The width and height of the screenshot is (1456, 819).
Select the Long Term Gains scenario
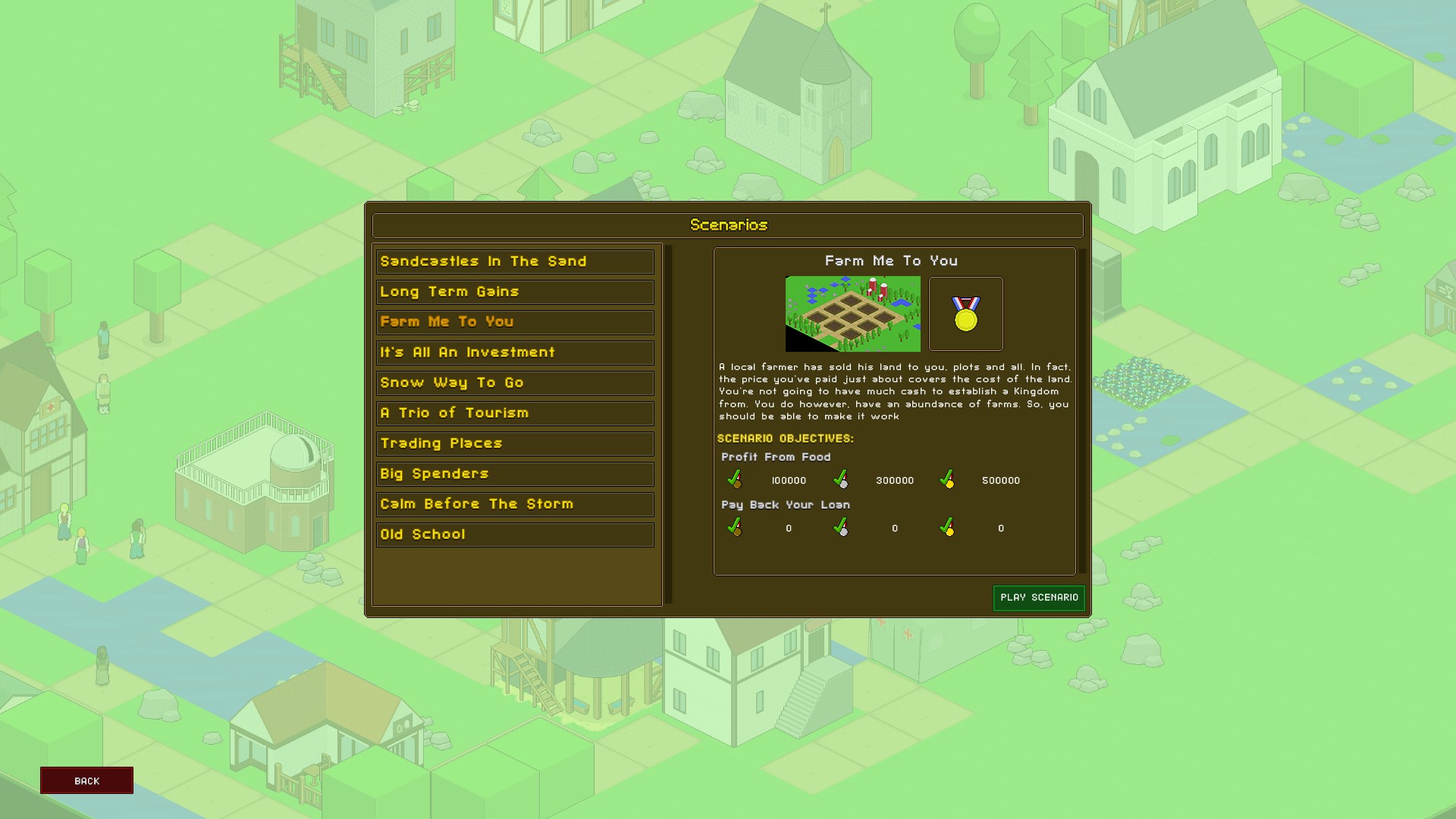tap(514, 292)
